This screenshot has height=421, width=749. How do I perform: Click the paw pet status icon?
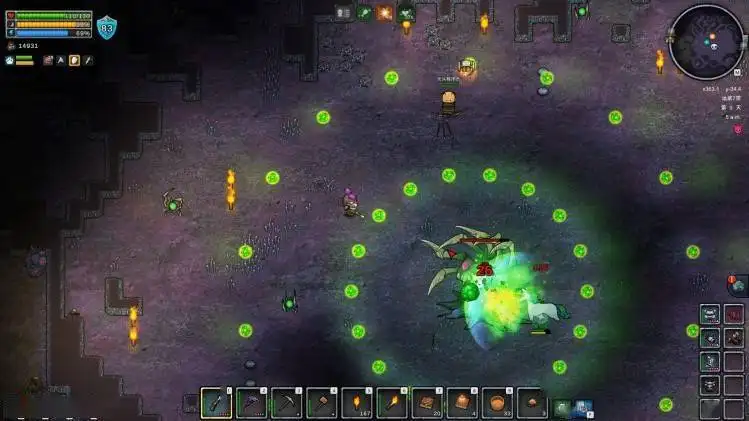pos(9,60)
